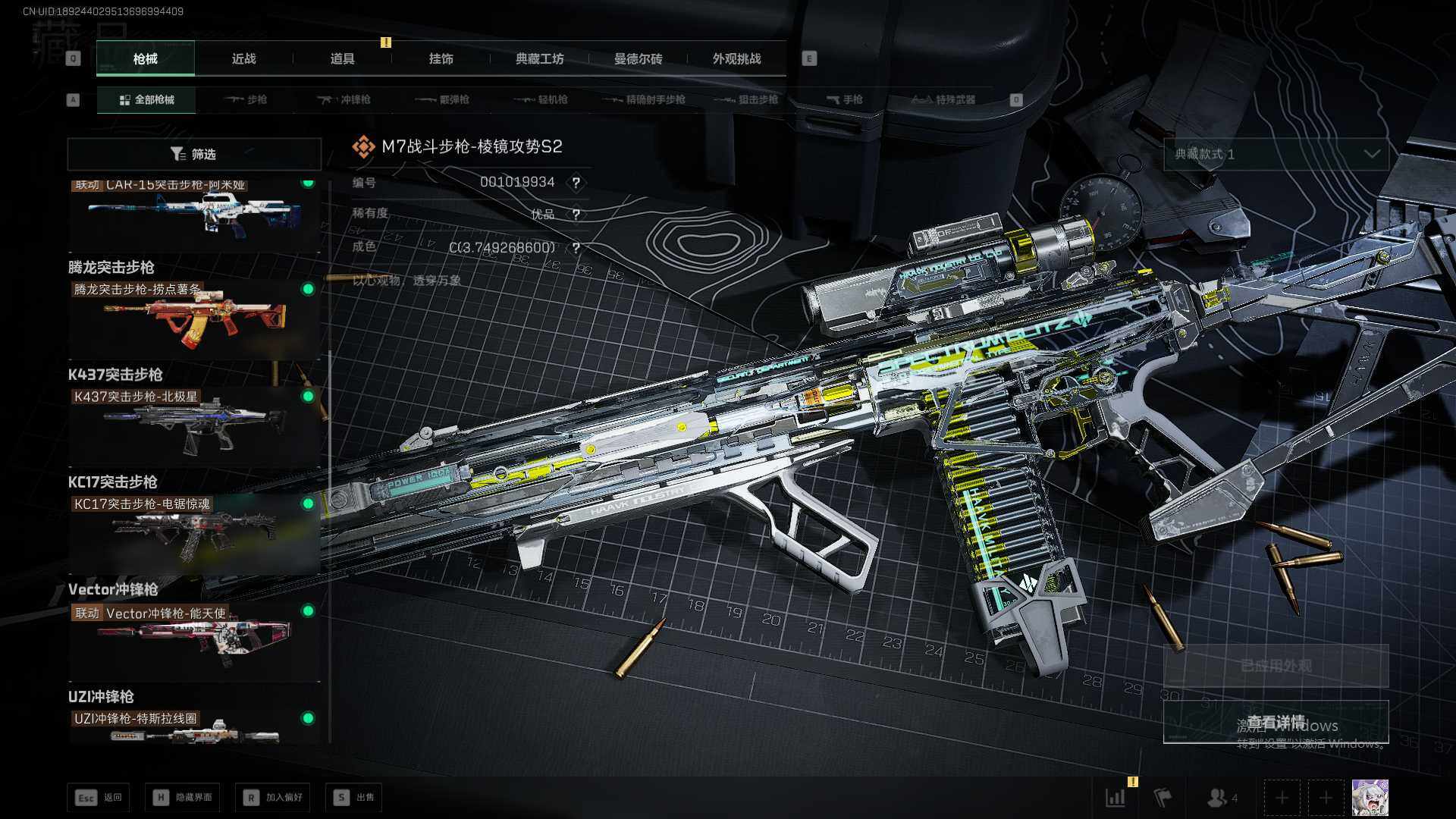
Task: Filter weapons by 冲锋枪 submachine guns
Action: pyautogui.click(x=344, y=99)
